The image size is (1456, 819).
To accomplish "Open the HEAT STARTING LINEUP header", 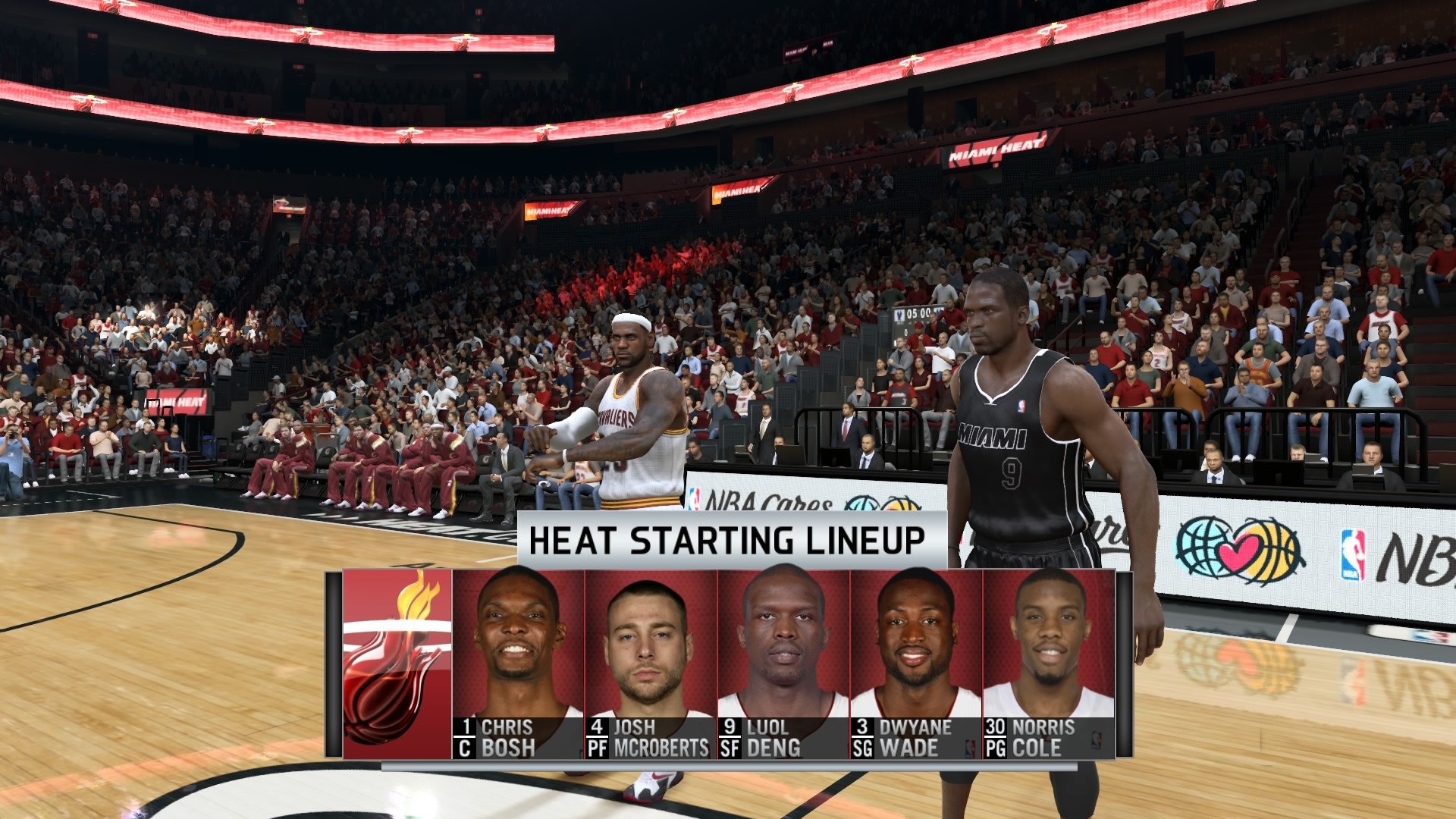I will [x=728, y=540].
